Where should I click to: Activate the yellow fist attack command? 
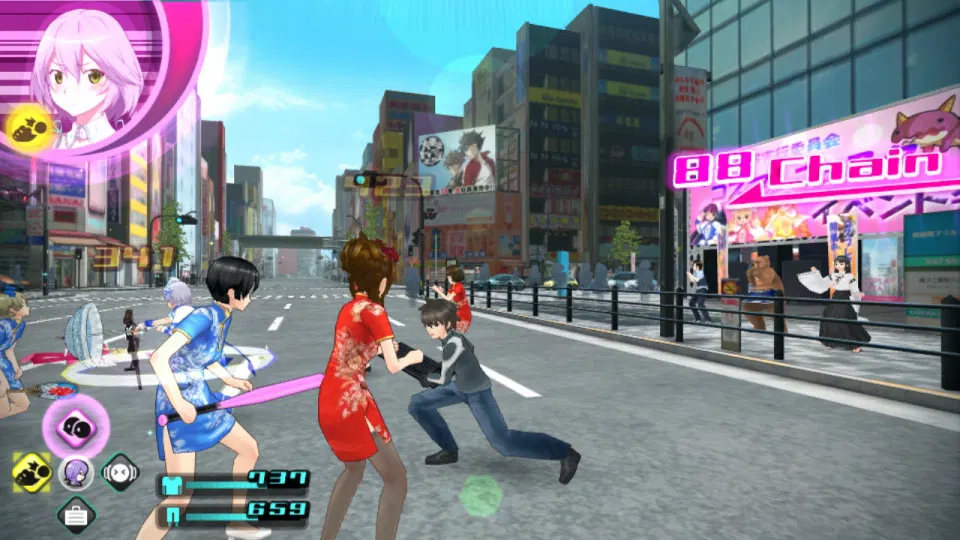pos(32,472)
